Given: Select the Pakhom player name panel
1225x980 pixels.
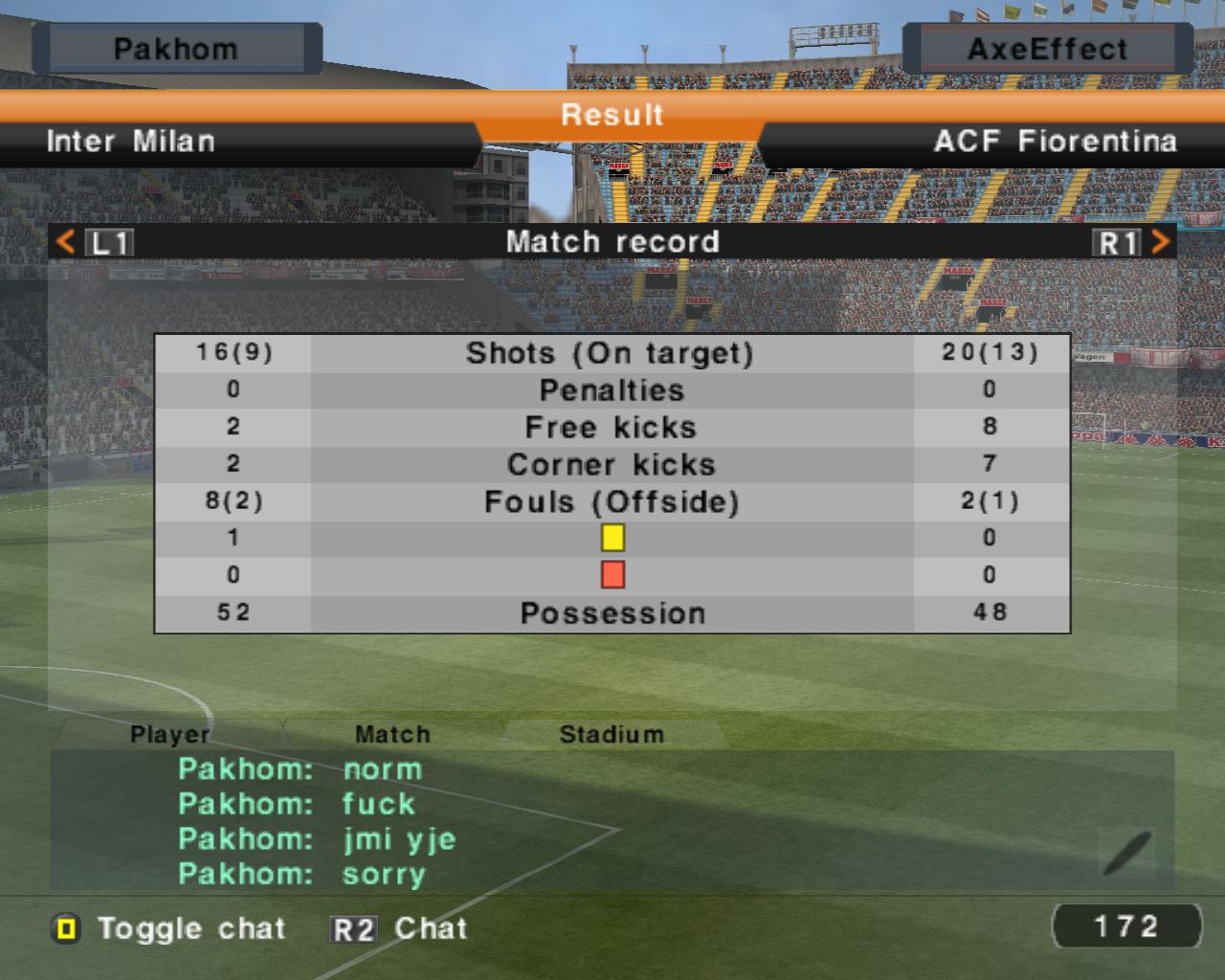Looking at the screenshot, I should (176, 49).
